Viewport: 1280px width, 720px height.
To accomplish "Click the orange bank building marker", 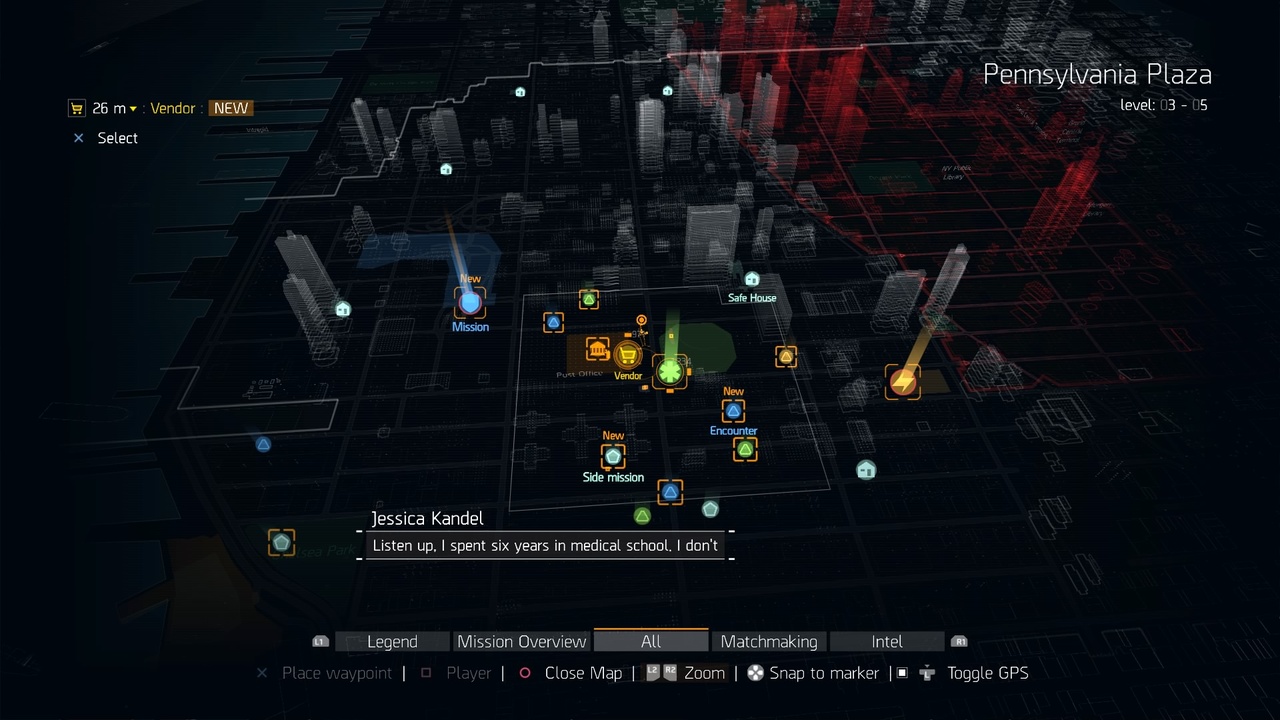I will click(x=598, y=349).
